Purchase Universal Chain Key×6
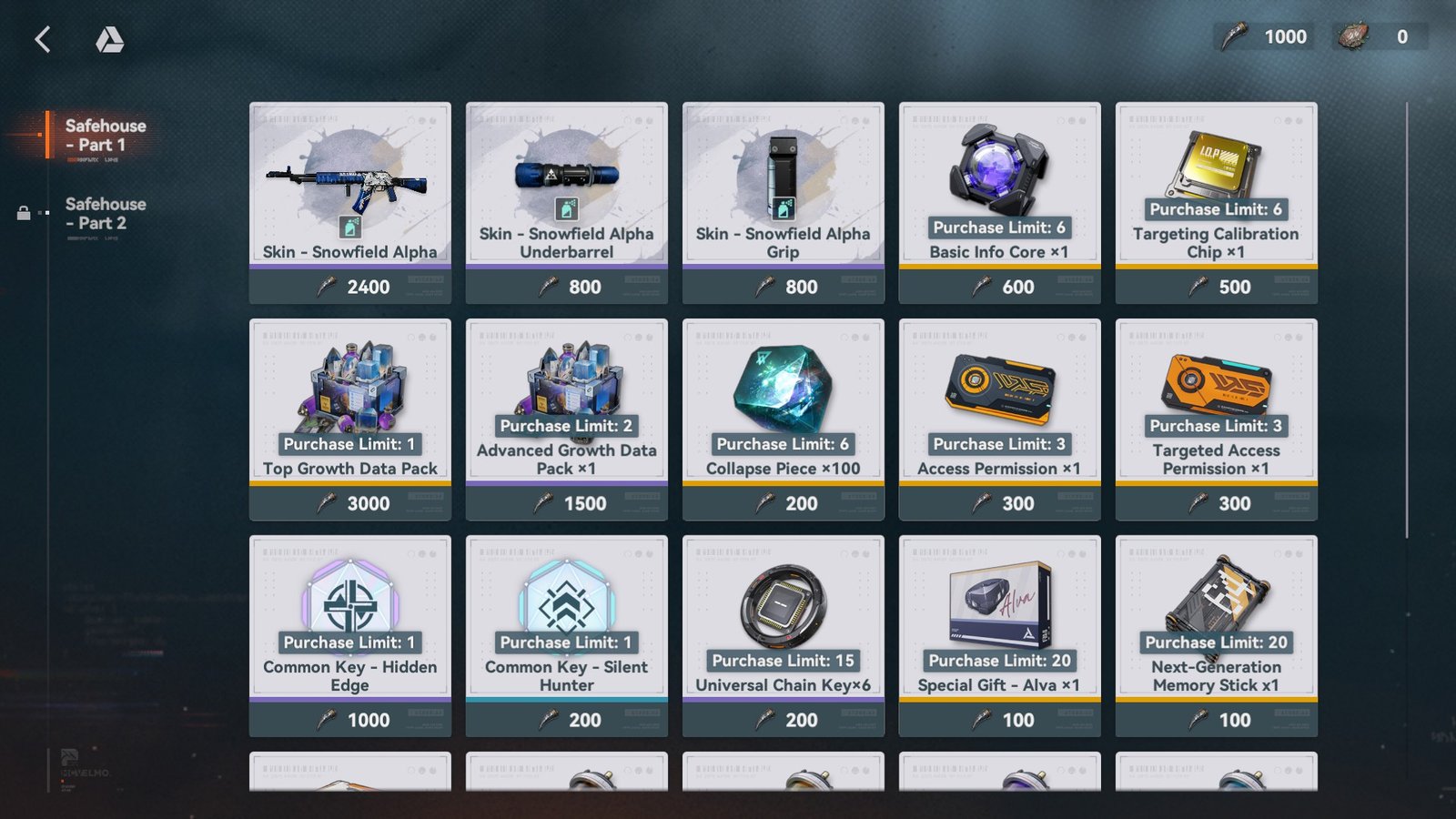The width and height of the screenshot is (1456, 819). 784,635
